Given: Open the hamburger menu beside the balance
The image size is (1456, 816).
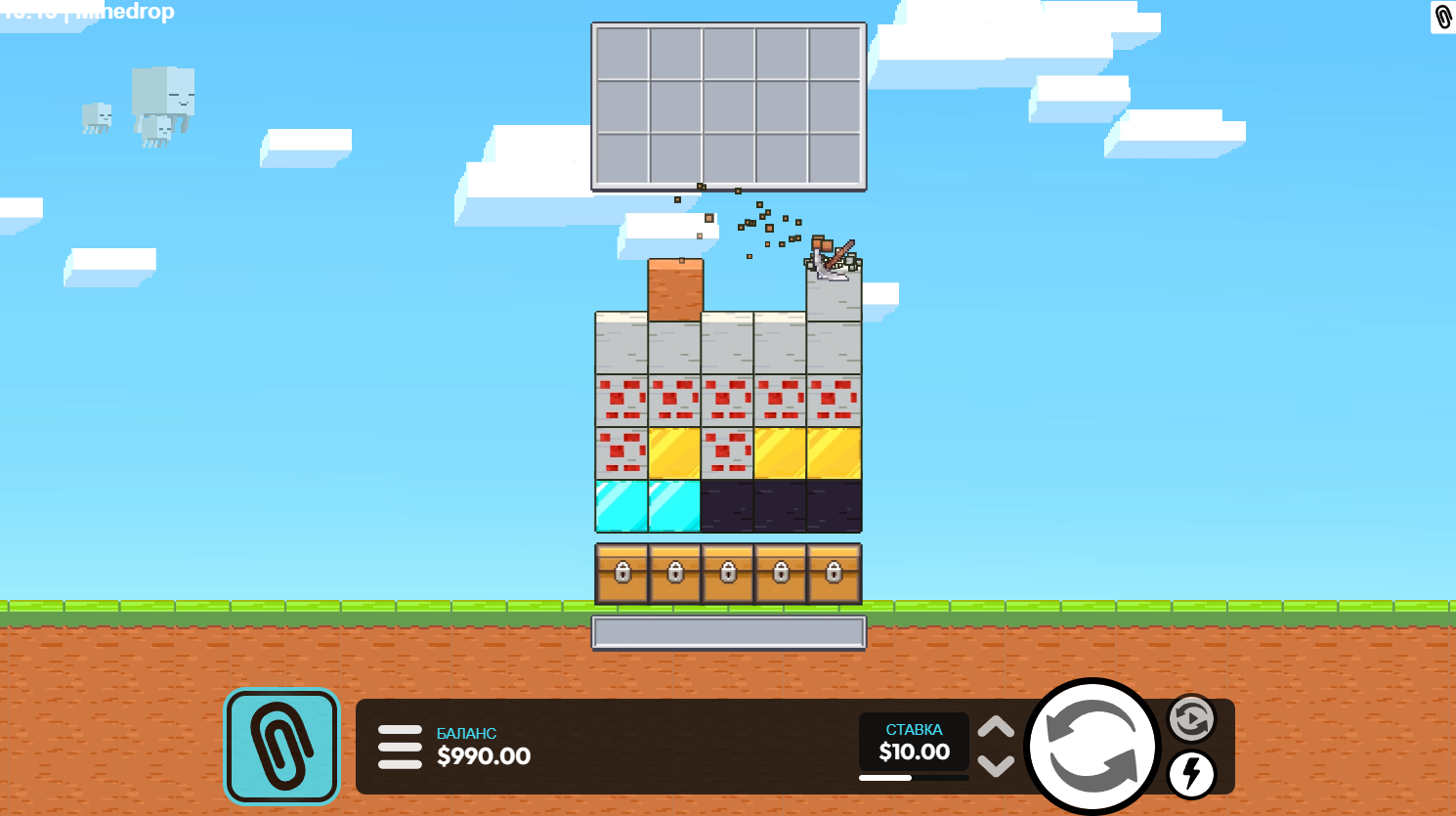Looking at the screenshot, I should pyautogui.click(x=400, y=747).
